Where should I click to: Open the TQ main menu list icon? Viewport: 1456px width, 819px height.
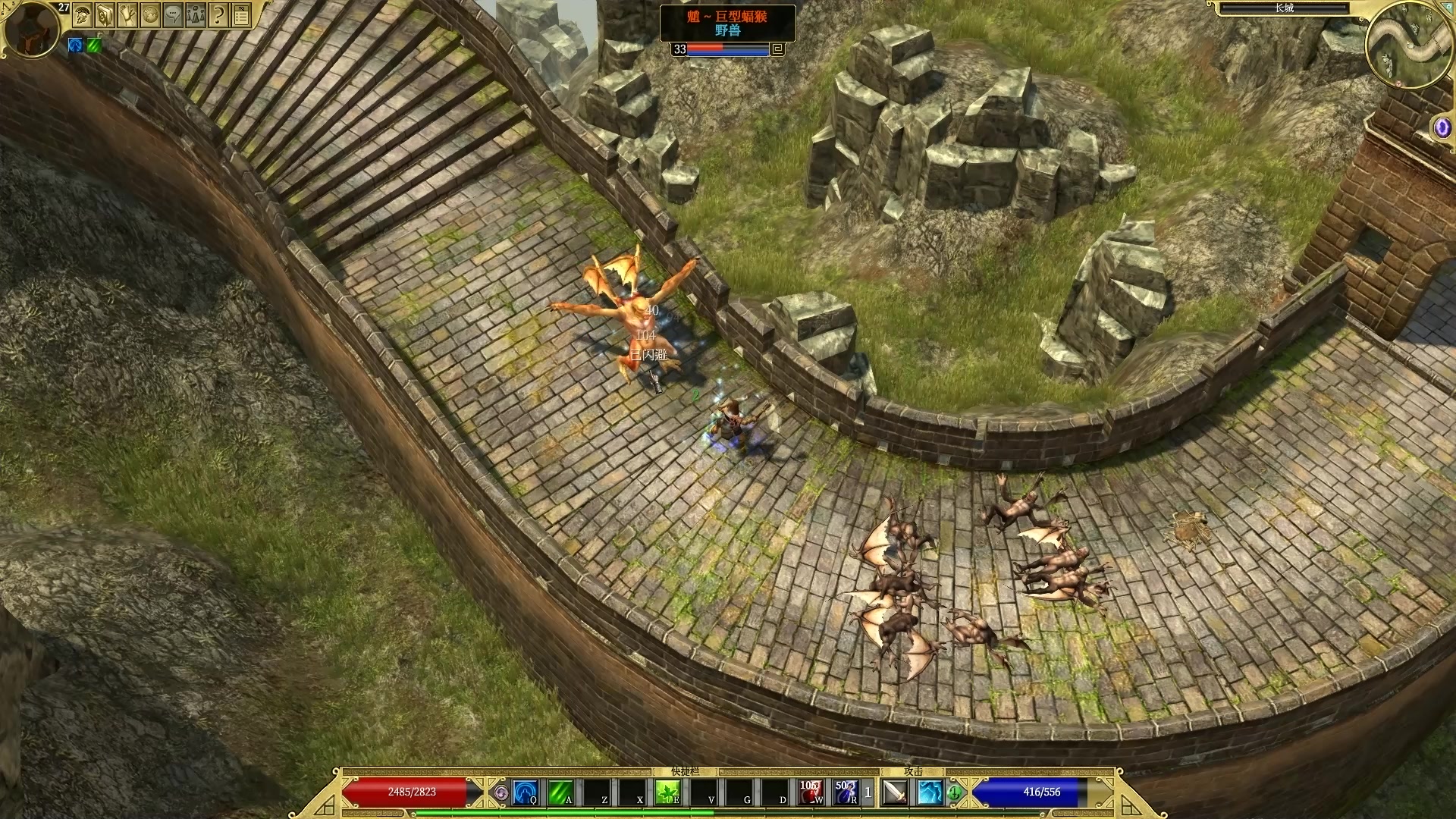coord(241,14)
